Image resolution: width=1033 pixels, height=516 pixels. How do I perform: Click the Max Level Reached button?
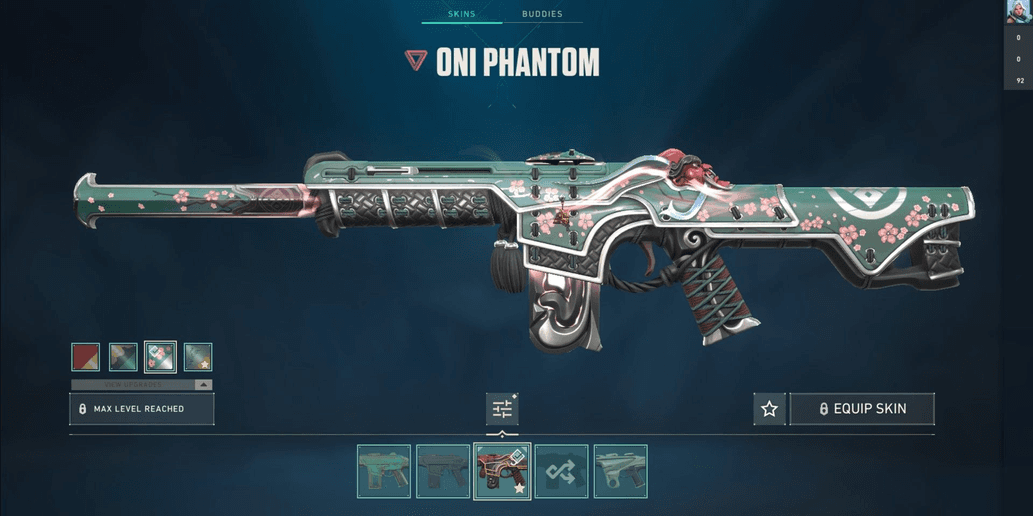(x=141, y=409)
